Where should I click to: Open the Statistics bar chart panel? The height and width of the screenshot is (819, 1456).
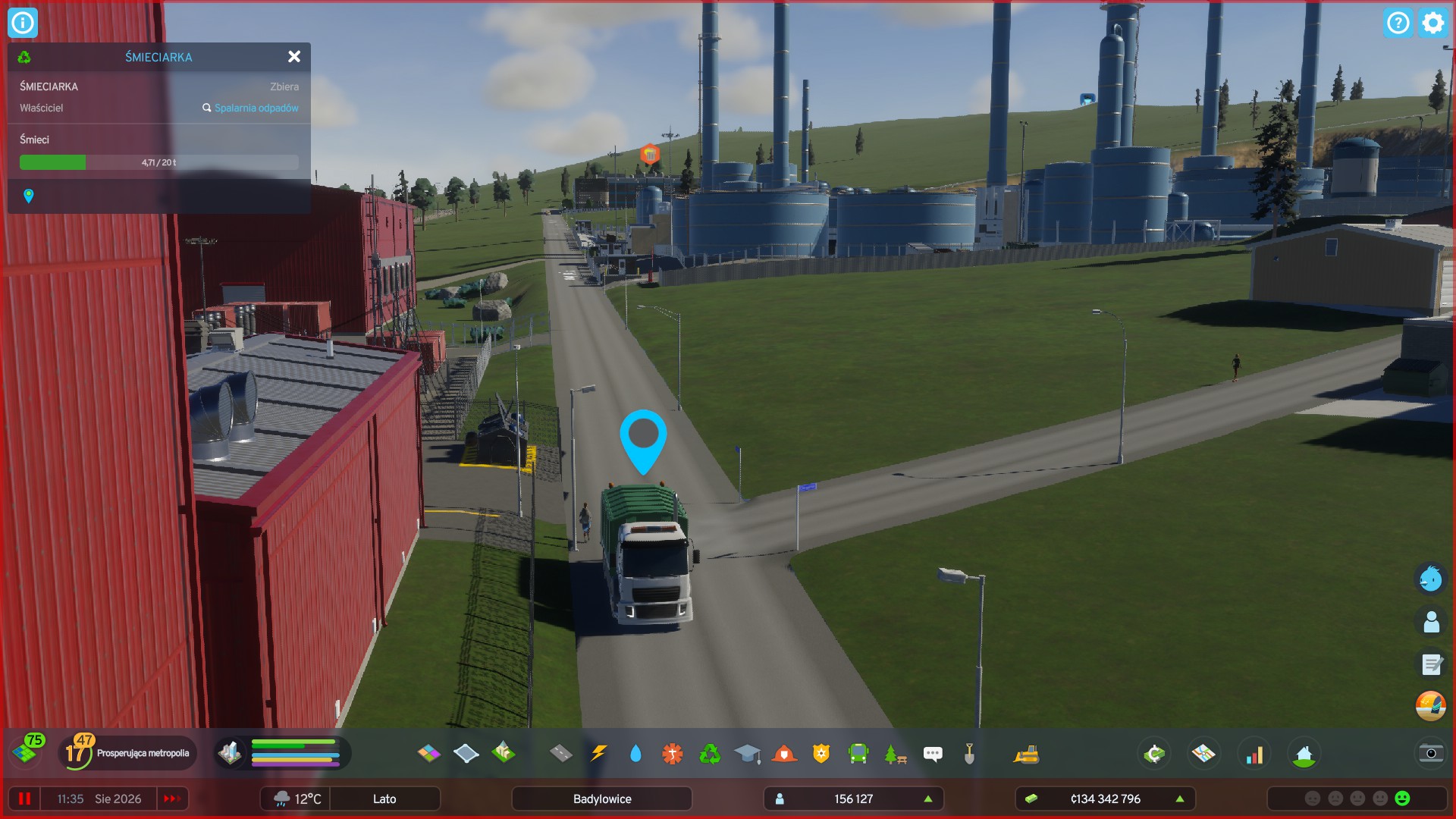[1256, 753]
